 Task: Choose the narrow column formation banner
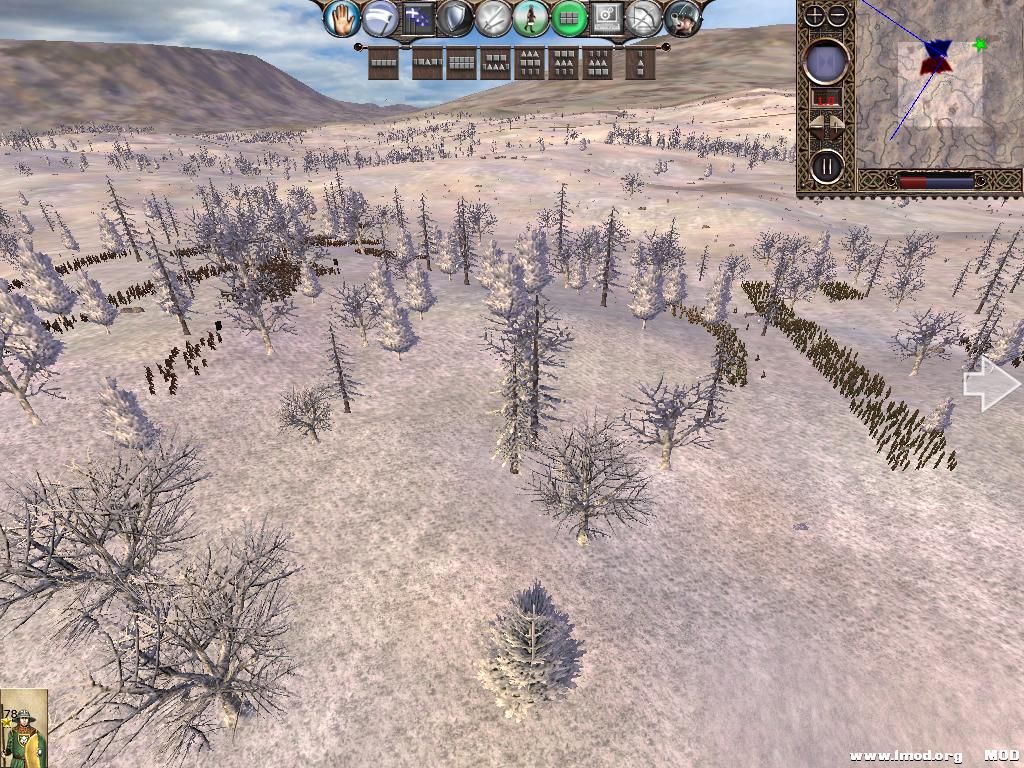coord(640,63)
